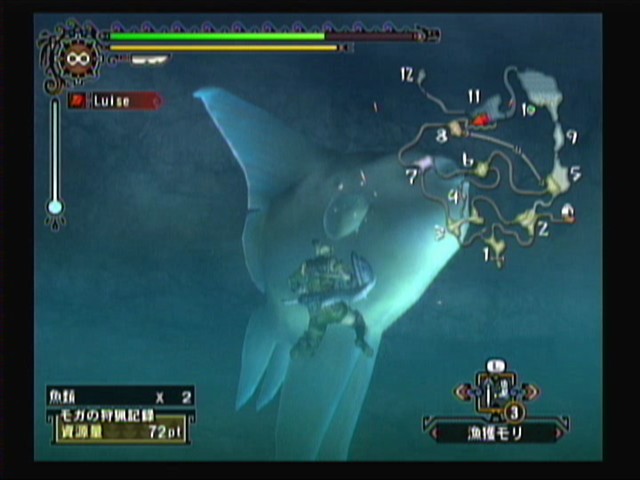Click area 7 on the minimap
Image resolution: width=640 pixels, height=480 pixels.
[423, 164]
